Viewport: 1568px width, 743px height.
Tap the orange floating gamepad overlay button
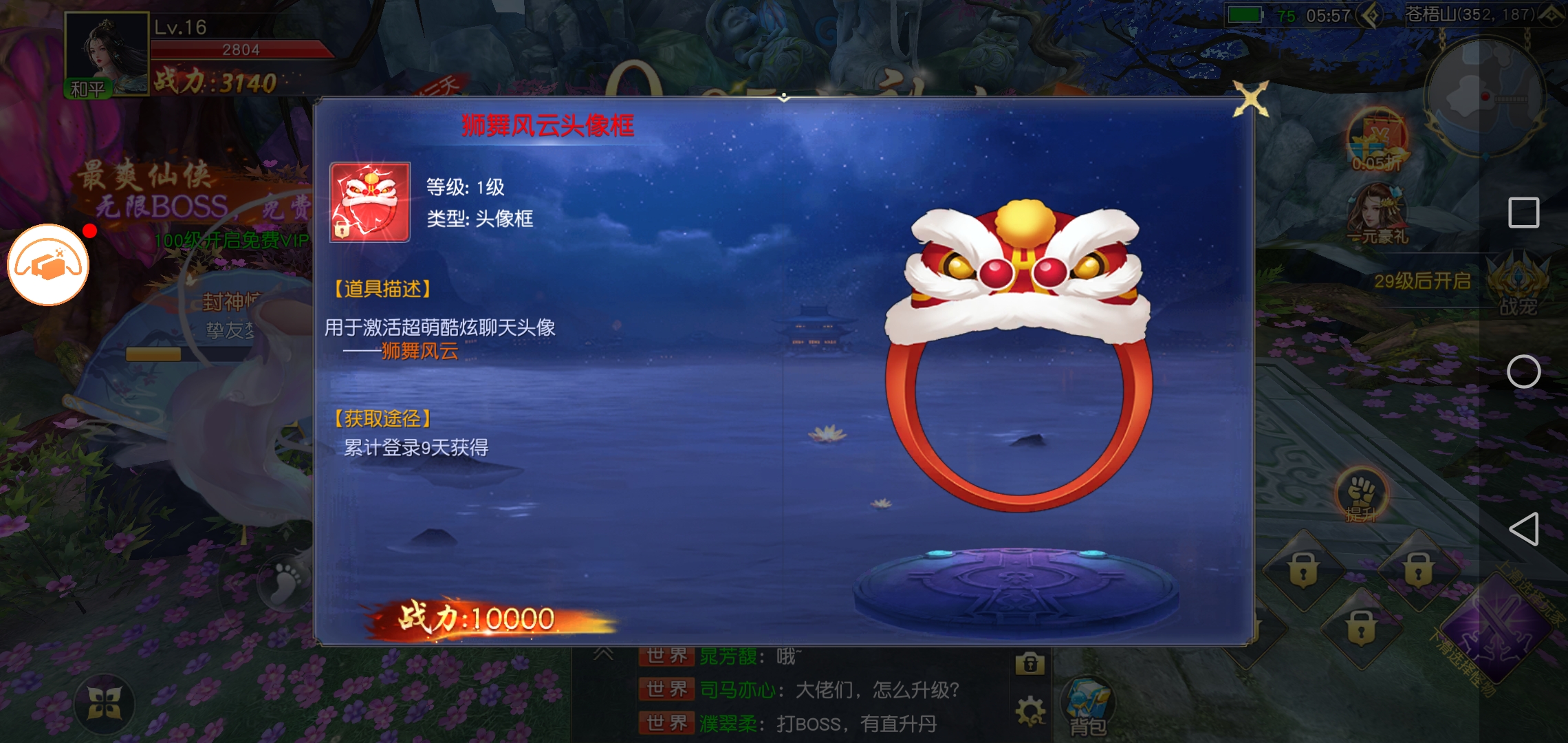click(48, 265)
